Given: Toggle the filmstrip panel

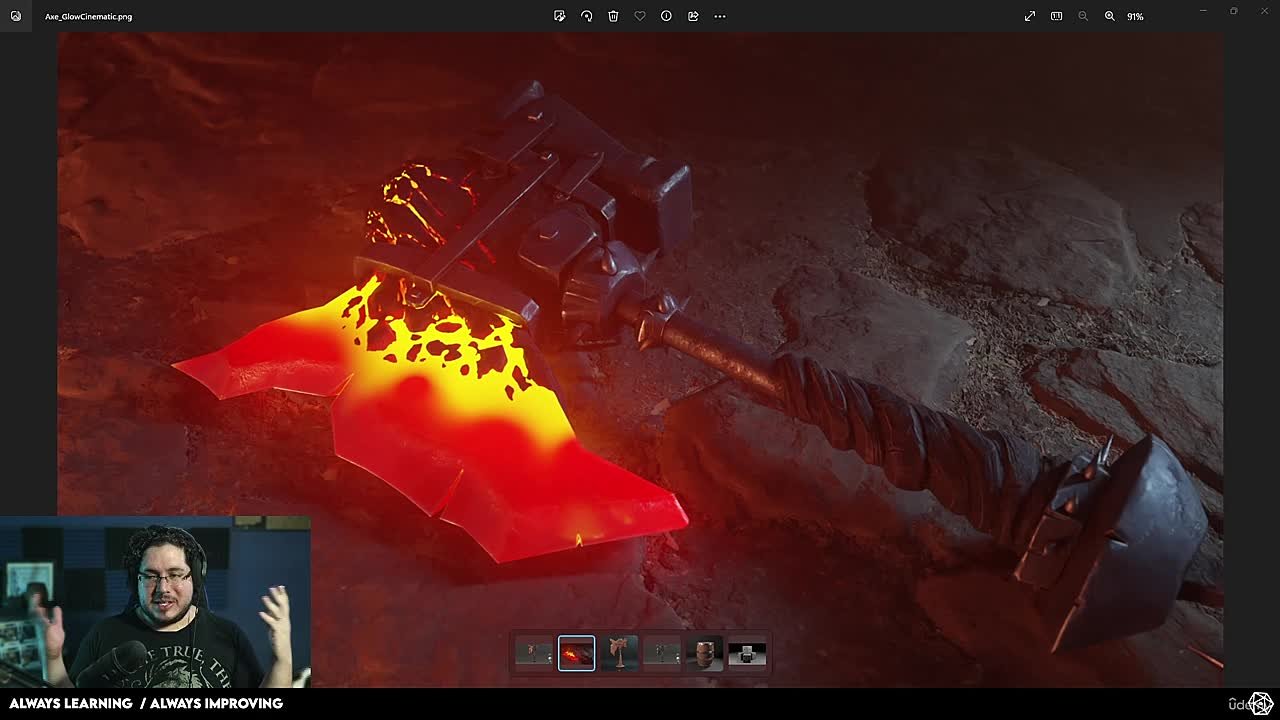Looking at the screenshot, I should click(x=1056, y=16).
